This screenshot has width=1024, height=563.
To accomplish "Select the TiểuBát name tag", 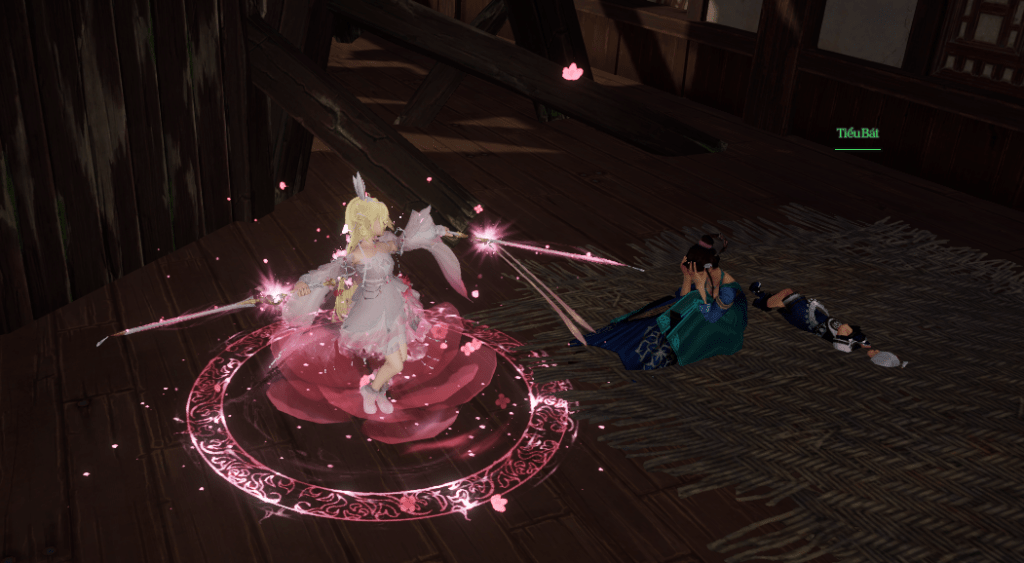I will click(x=857, y=134).
